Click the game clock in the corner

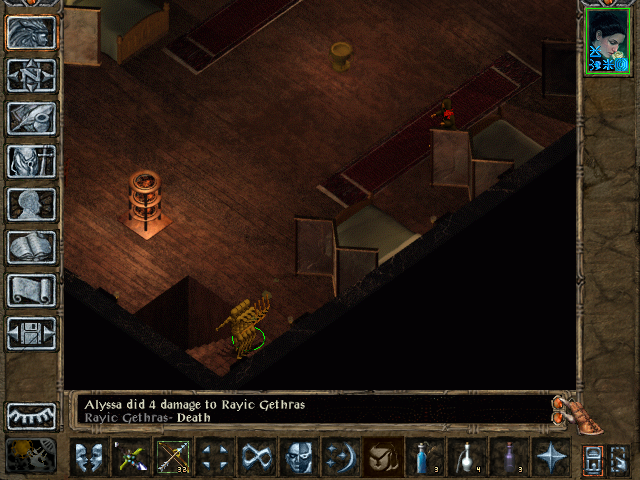point(31,455)
